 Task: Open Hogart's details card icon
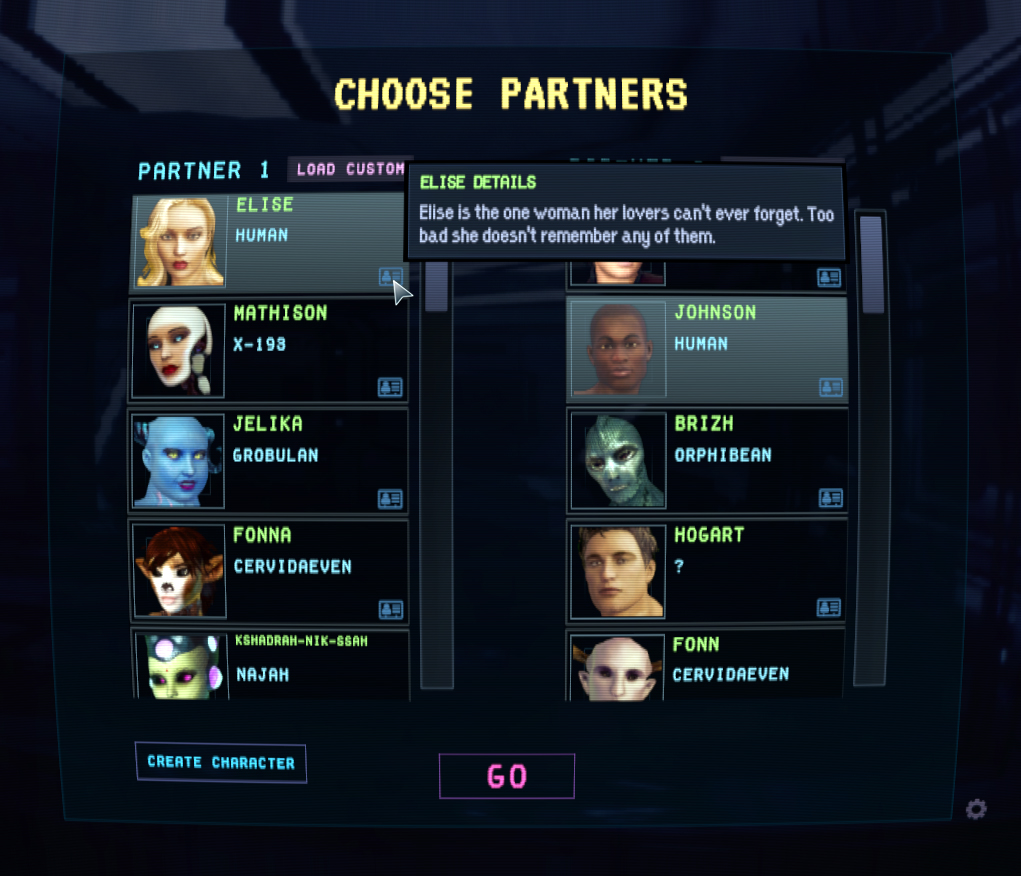[829, 607]
